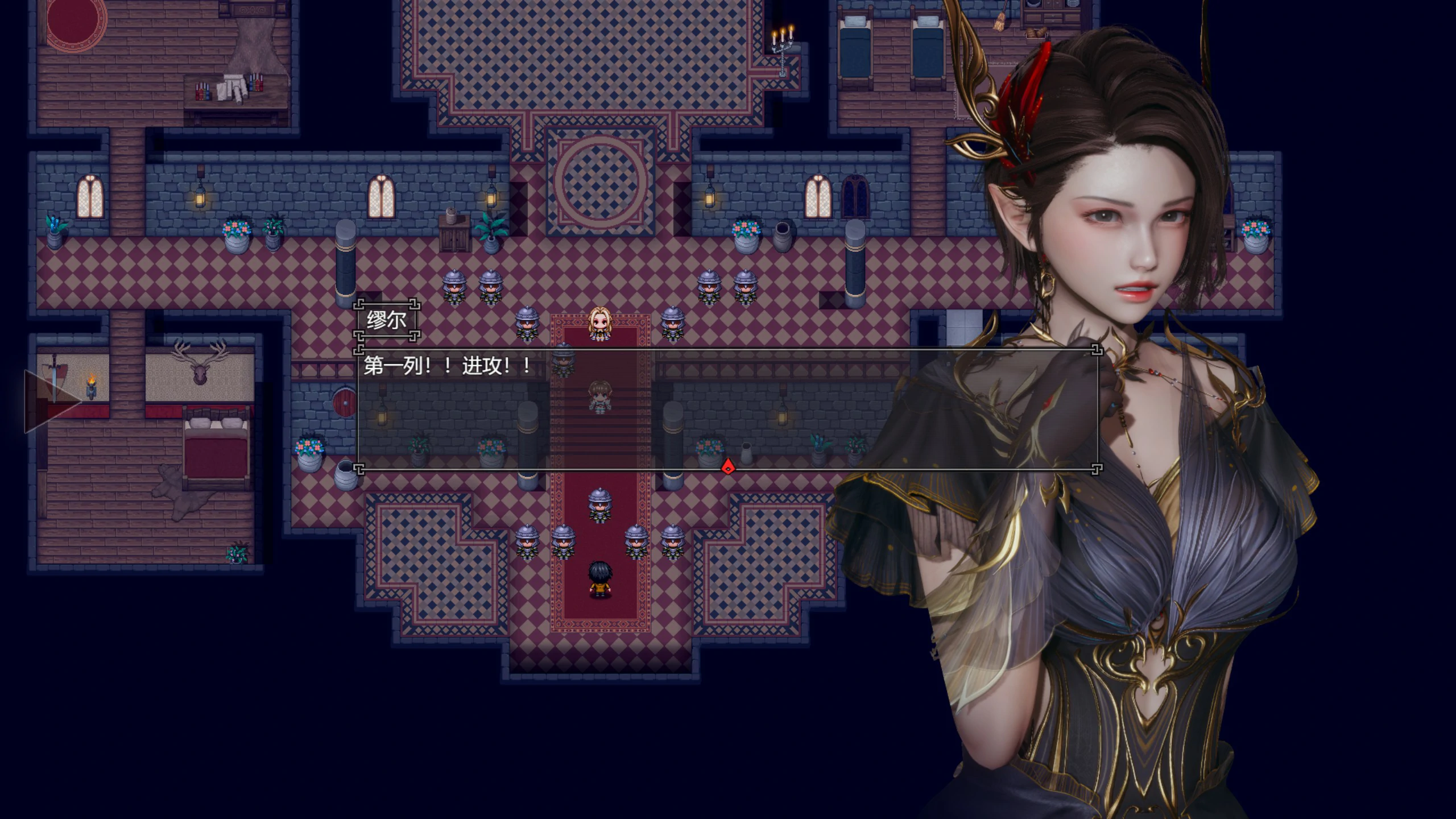Click the red bed in the bottom-left bedroom
1456x819 pixels.
(x=216, y=449)
